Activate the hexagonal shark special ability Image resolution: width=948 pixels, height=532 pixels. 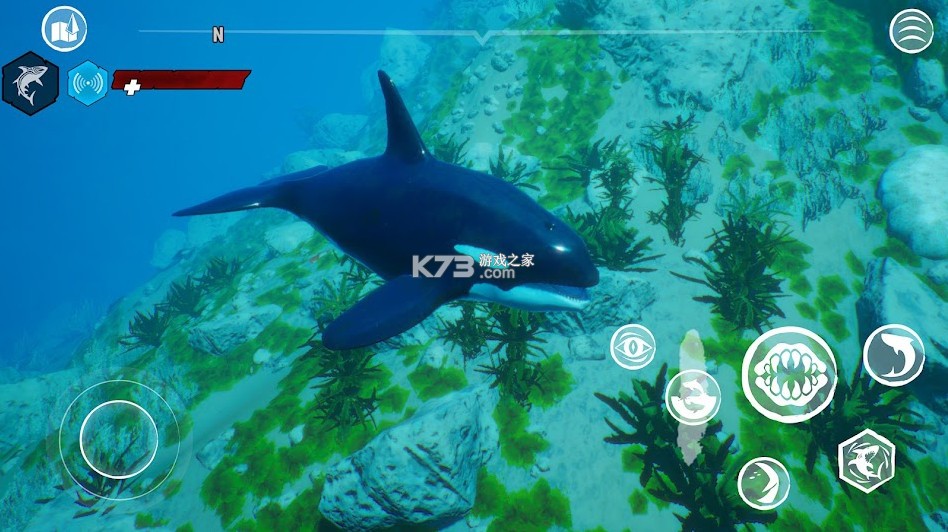point(866,460)
